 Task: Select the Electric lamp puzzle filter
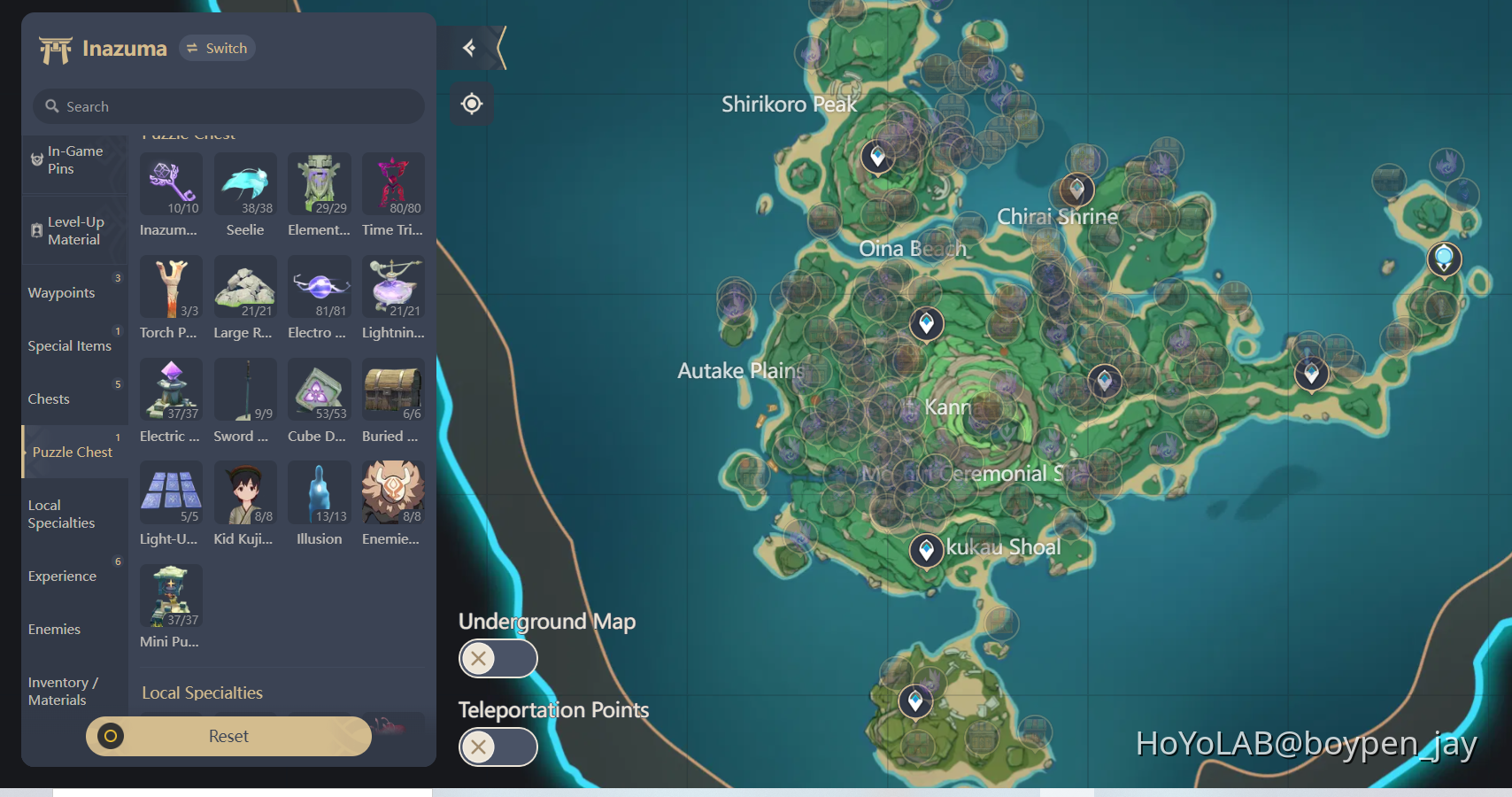[x=171, y=391]
